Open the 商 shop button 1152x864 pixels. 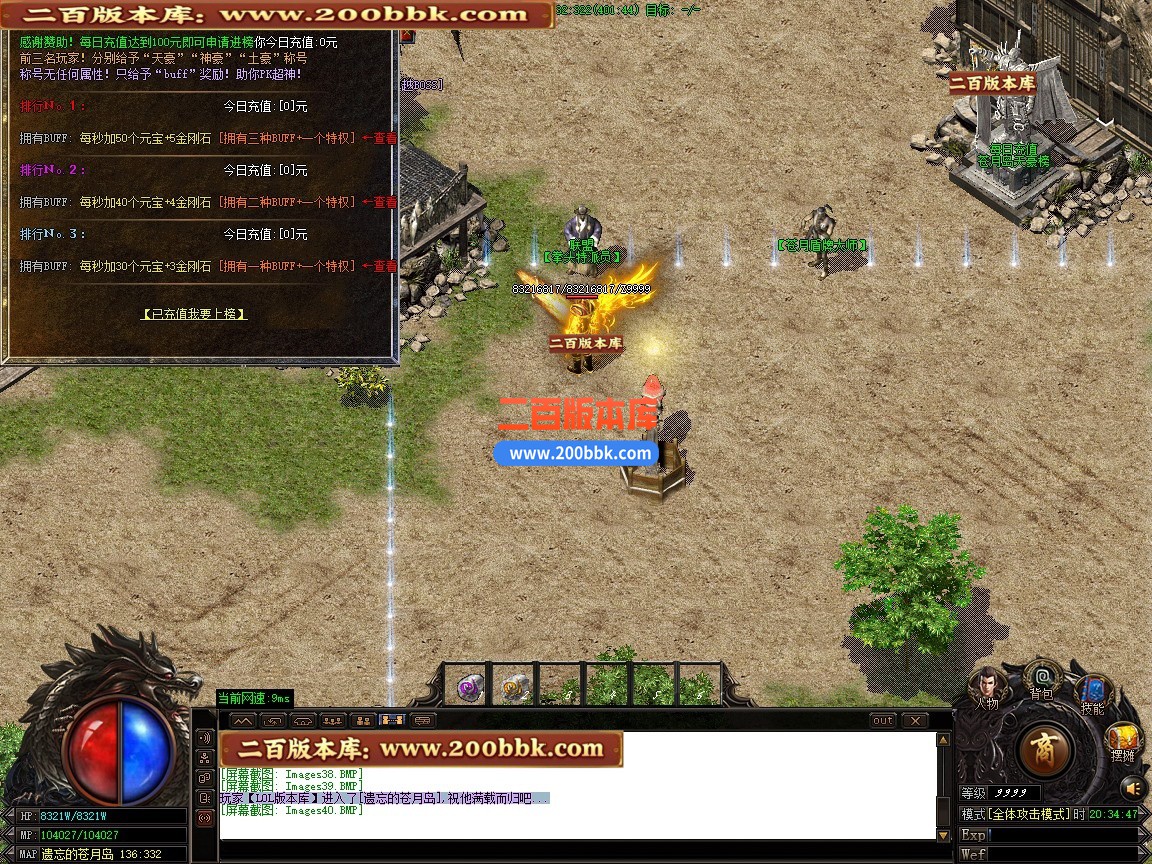pyautogui.click(x=1045, y=749)
